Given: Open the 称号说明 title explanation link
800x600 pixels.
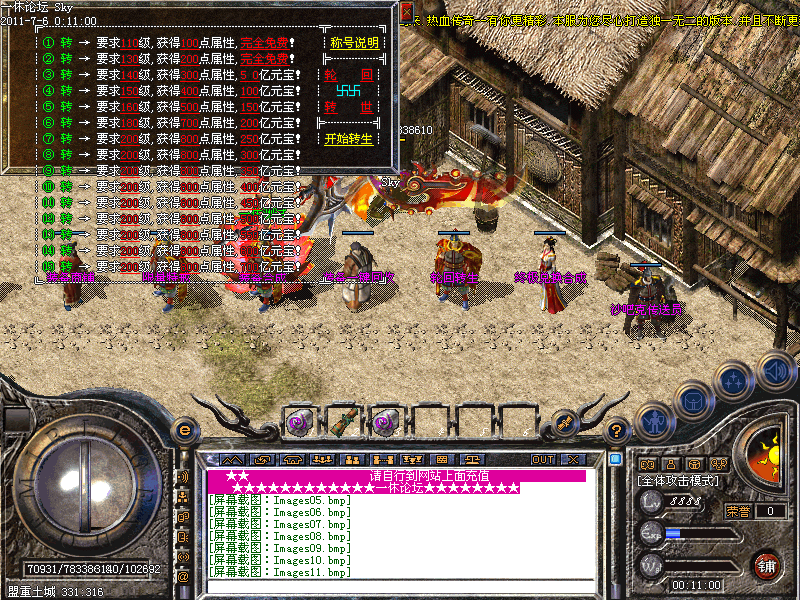Looking at the screenshot, I should [353, 43].
